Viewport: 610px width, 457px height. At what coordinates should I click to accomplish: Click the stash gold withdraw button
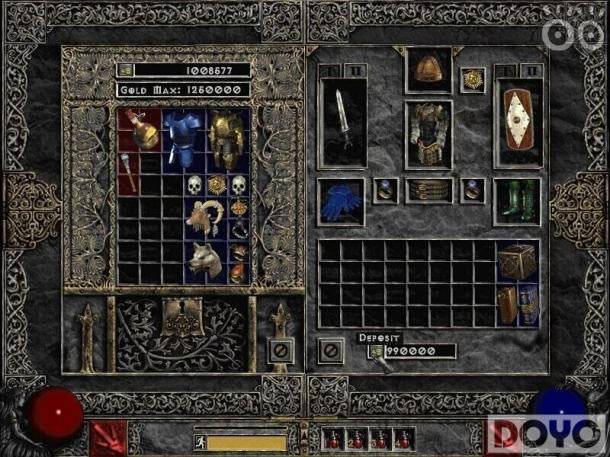(126, 70)
